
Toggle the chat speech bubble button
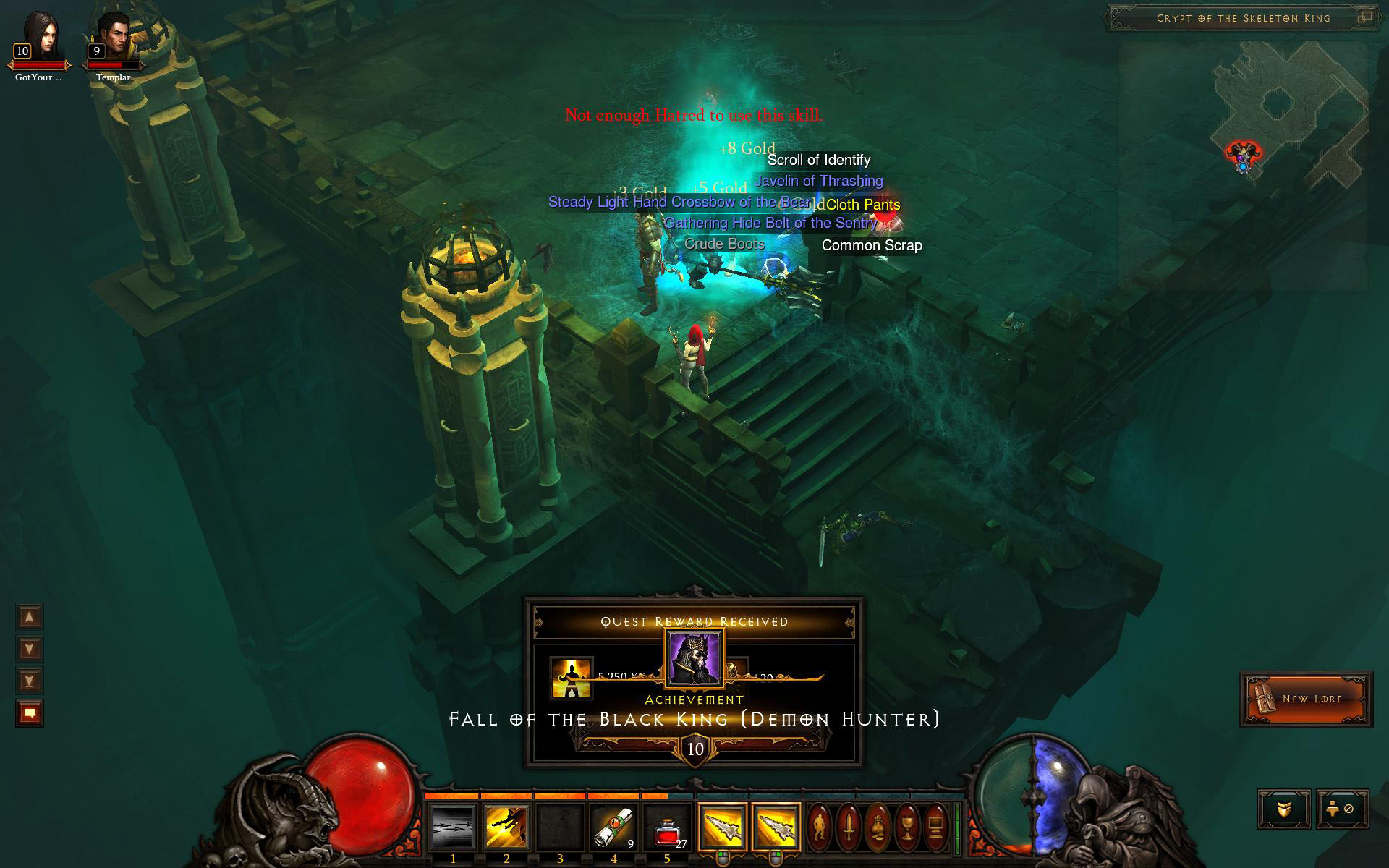pos(30,713)
